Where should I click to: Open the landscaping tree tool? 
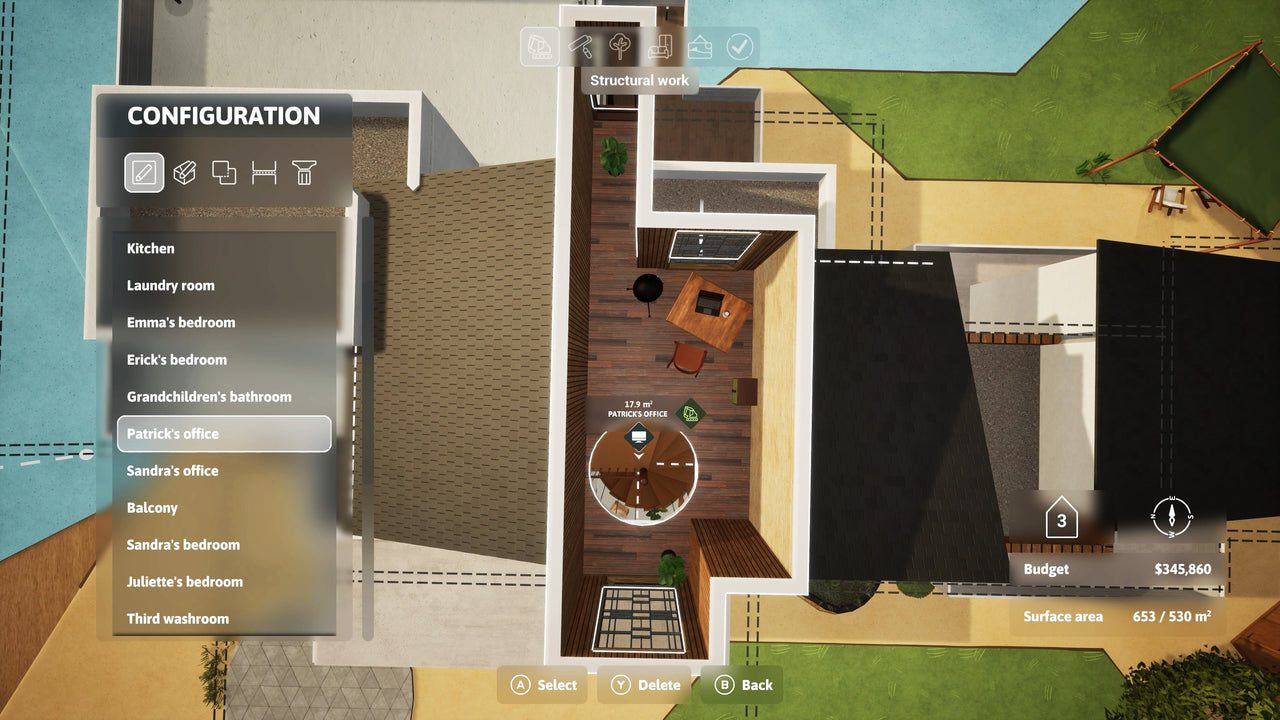(619, 47)
